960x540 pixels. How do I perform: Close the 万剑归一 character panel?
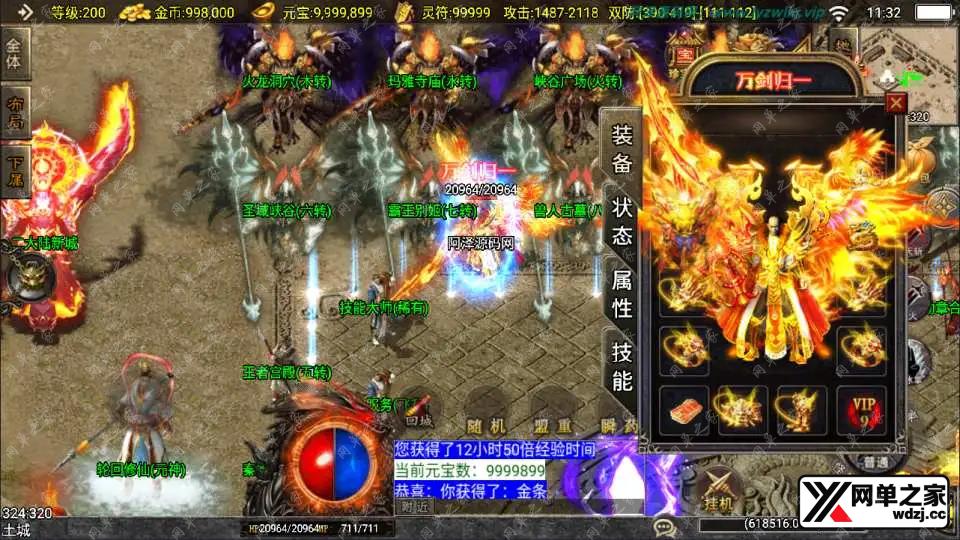tap(896, 102)
